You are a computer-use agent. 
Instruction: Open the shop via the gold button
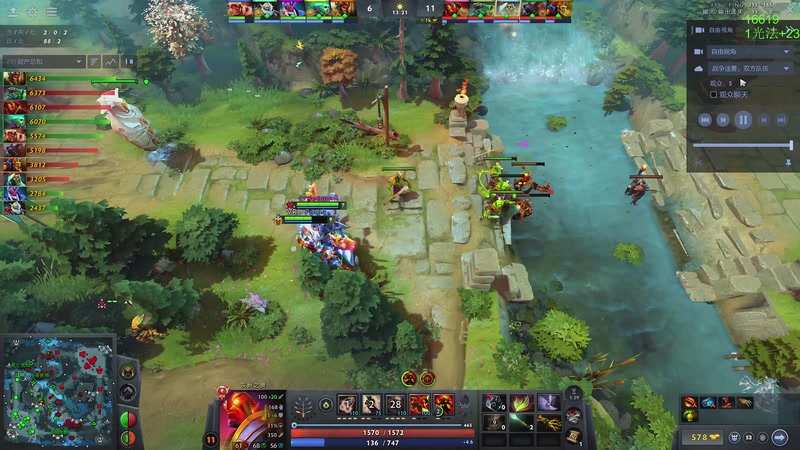point(701,437)
